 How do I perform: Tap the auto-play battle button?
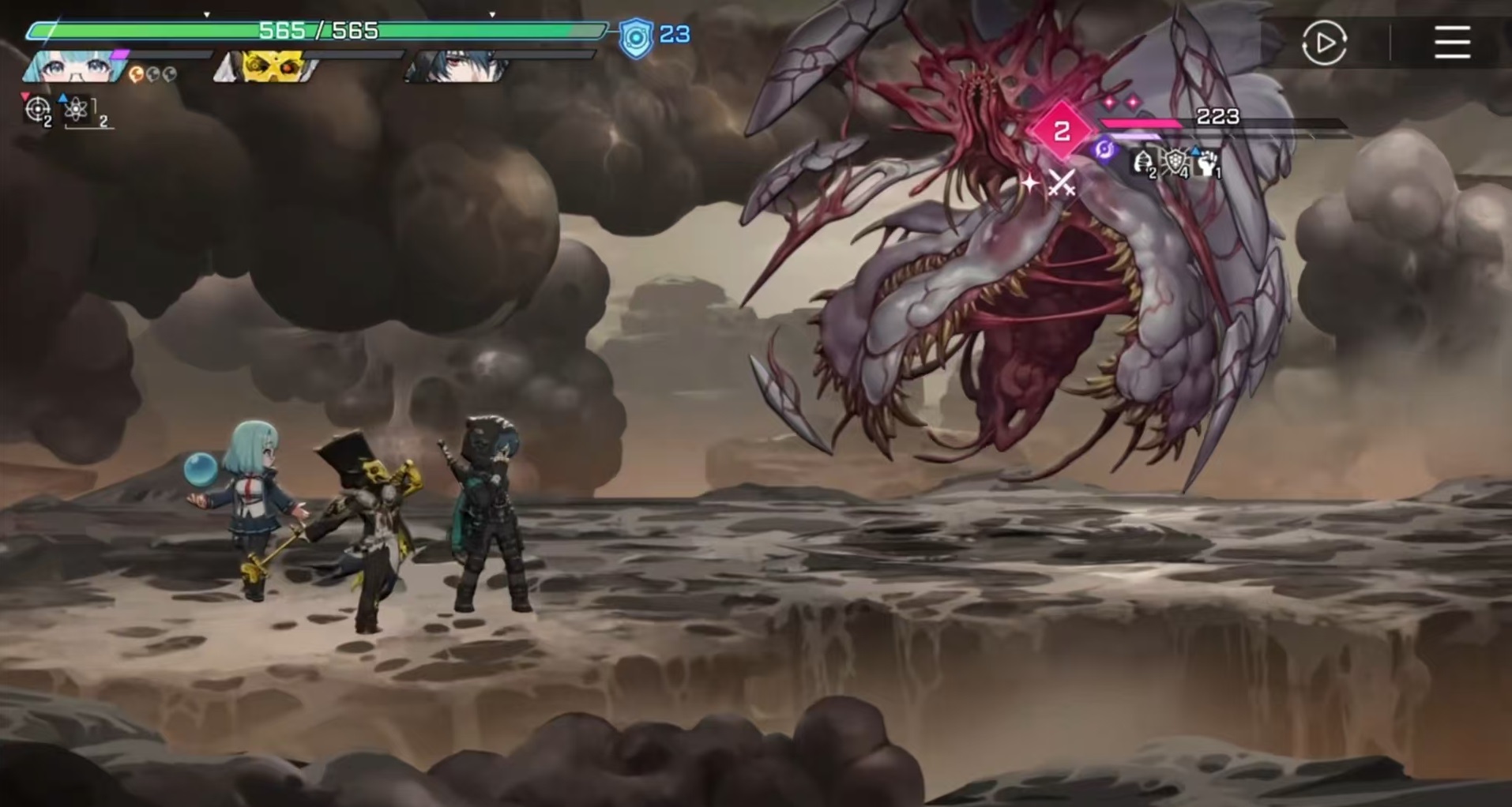tap(1324, 43)
